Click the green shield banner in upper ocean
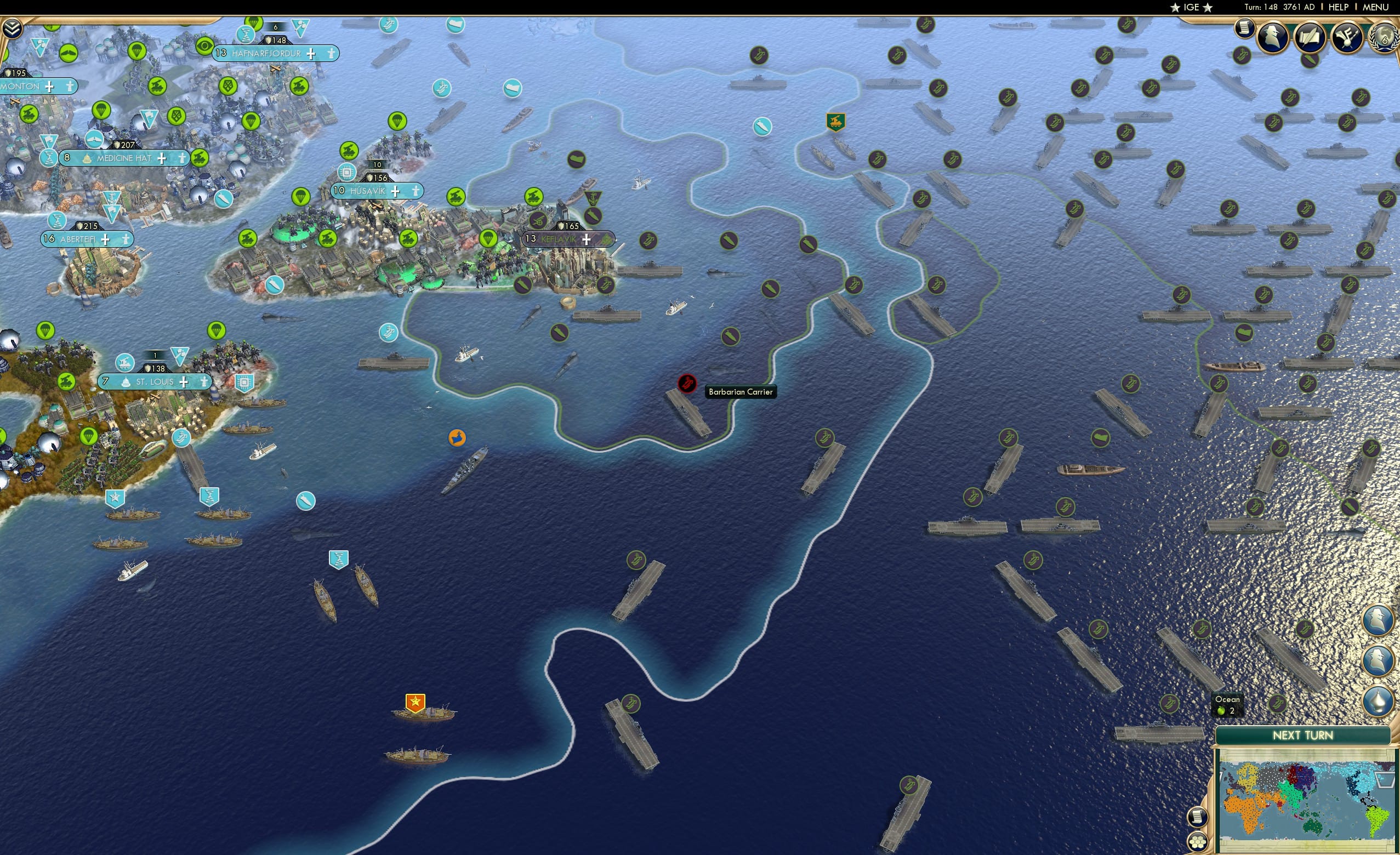The image size is (1400, 855). point(835,122)
